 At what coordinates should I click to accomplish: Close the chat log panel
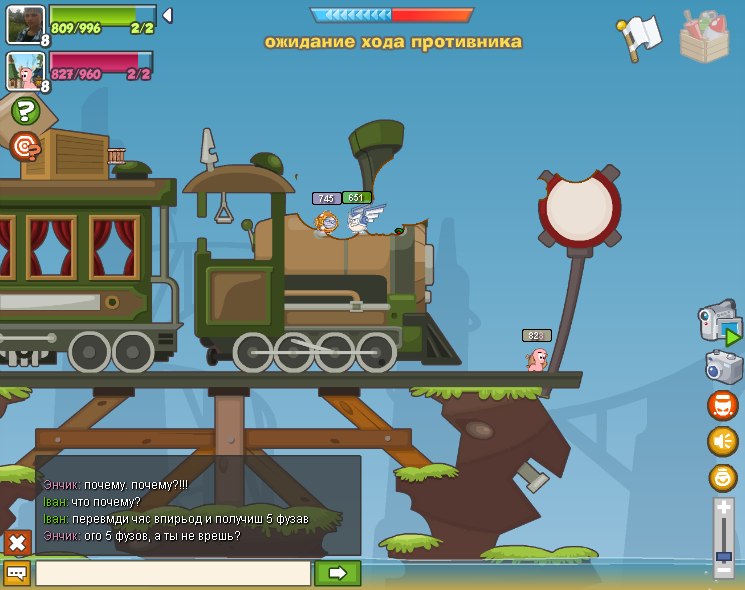pos(17,543)
